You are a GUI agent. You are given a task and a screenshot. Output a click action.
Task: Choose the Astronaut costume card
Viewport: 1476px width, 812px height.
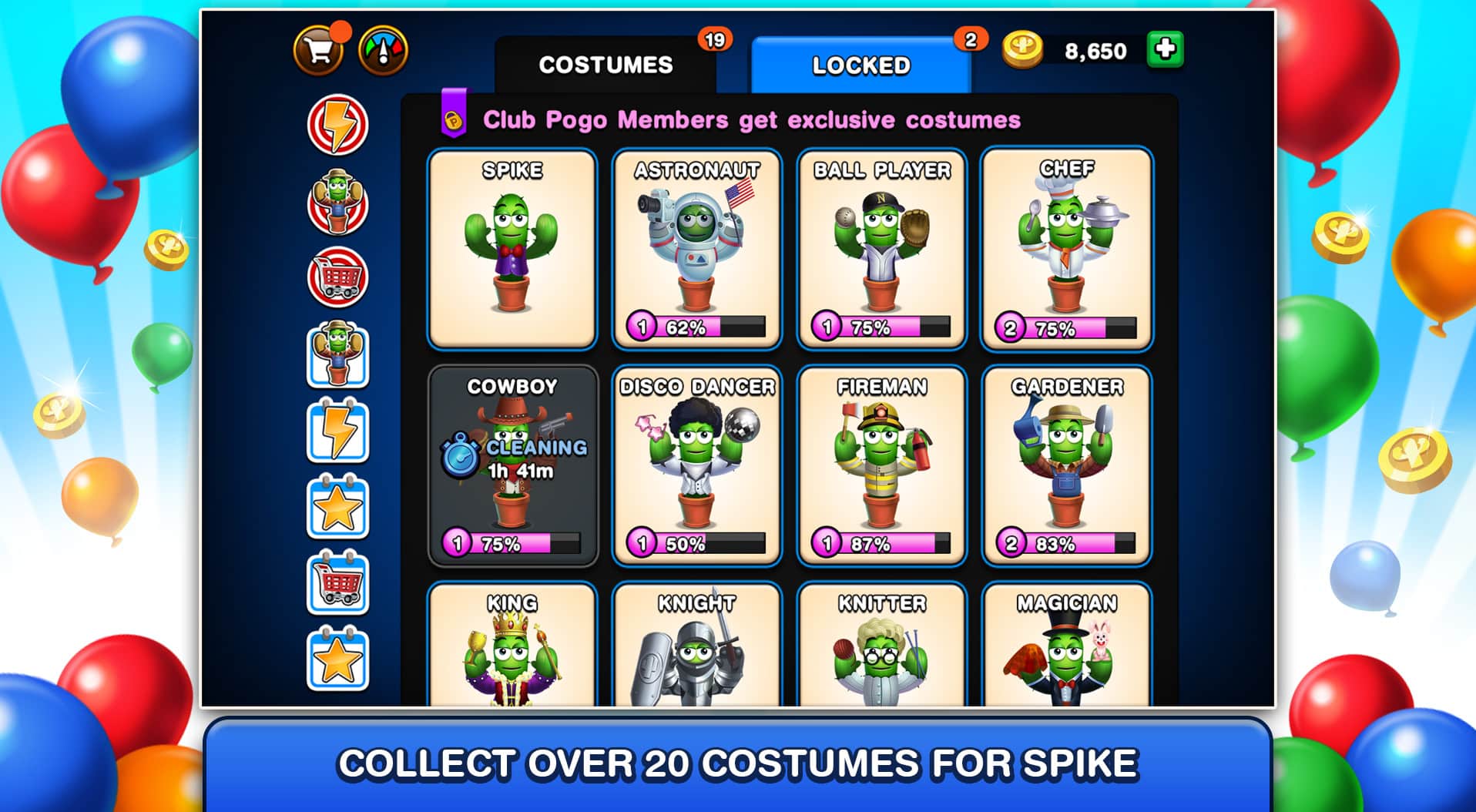696,248
